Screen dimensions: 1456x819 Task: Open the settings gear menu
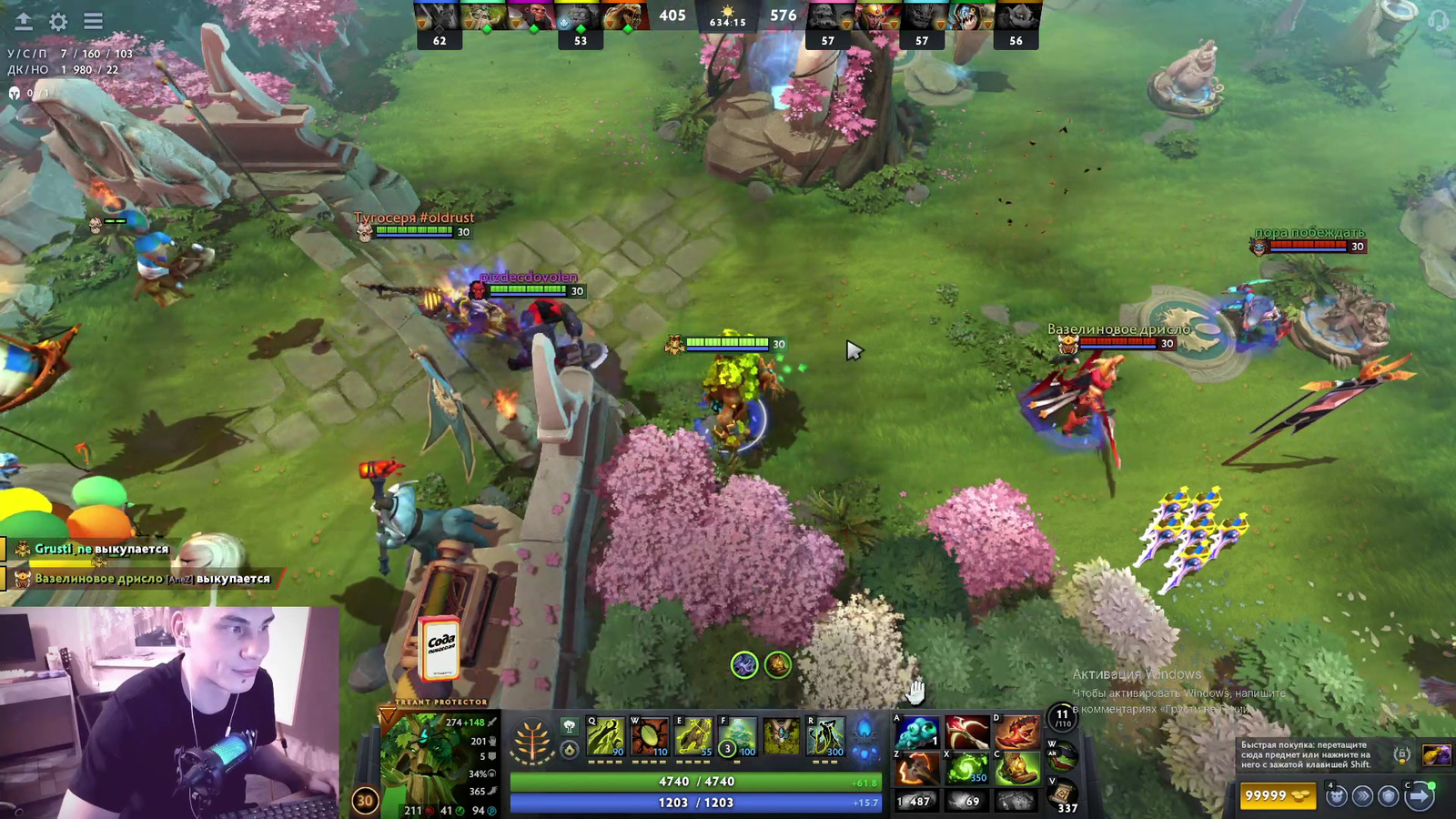point(58,21)
